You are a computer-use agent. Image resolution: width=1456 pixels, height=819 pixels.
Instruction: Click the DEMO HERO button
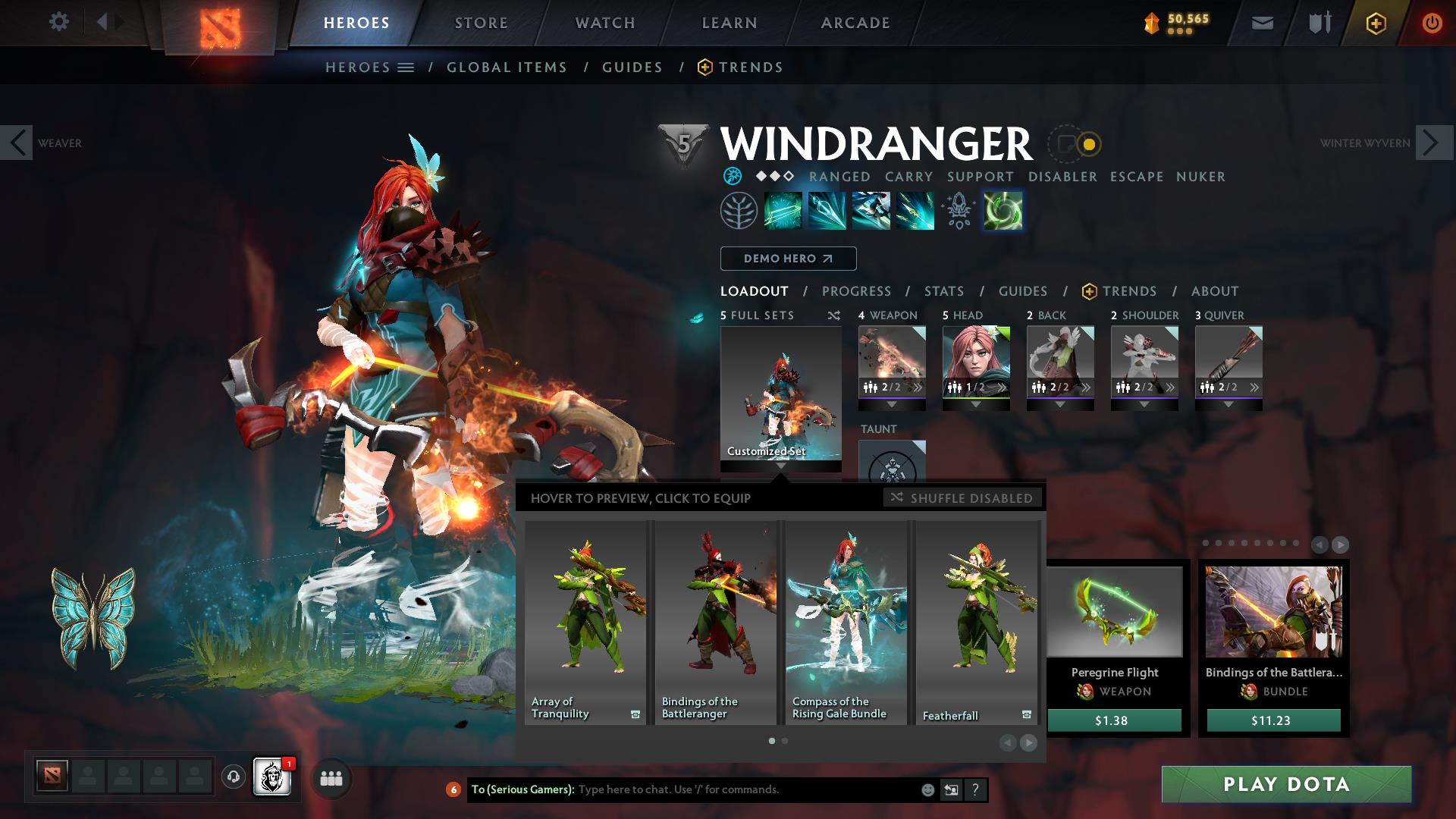(787, 259)
